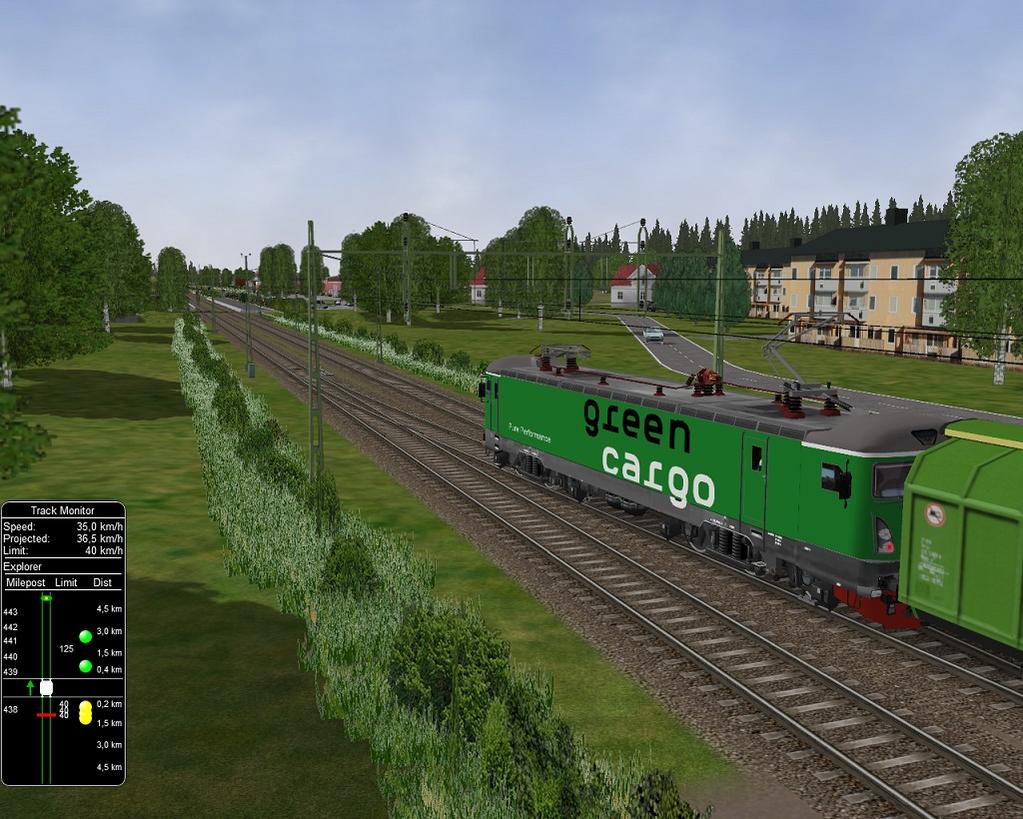Click the white train position marker
Viewport: 1023px width, 819px height.
point(46,687)
